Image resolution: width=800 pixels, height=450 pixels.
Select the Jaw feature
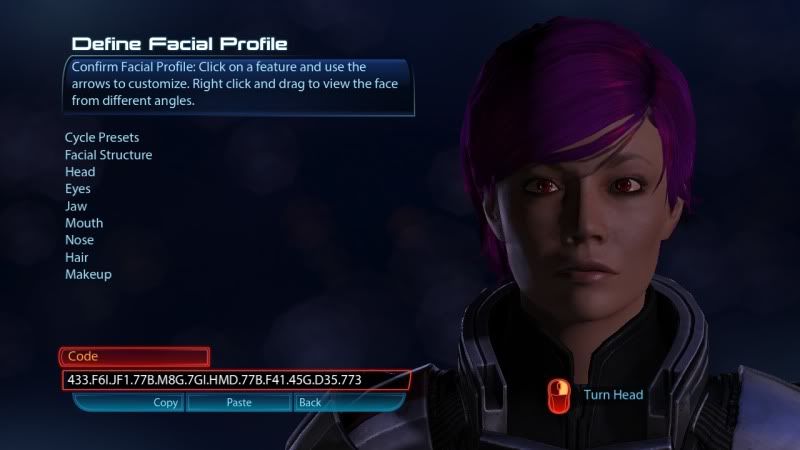(76, 206)
